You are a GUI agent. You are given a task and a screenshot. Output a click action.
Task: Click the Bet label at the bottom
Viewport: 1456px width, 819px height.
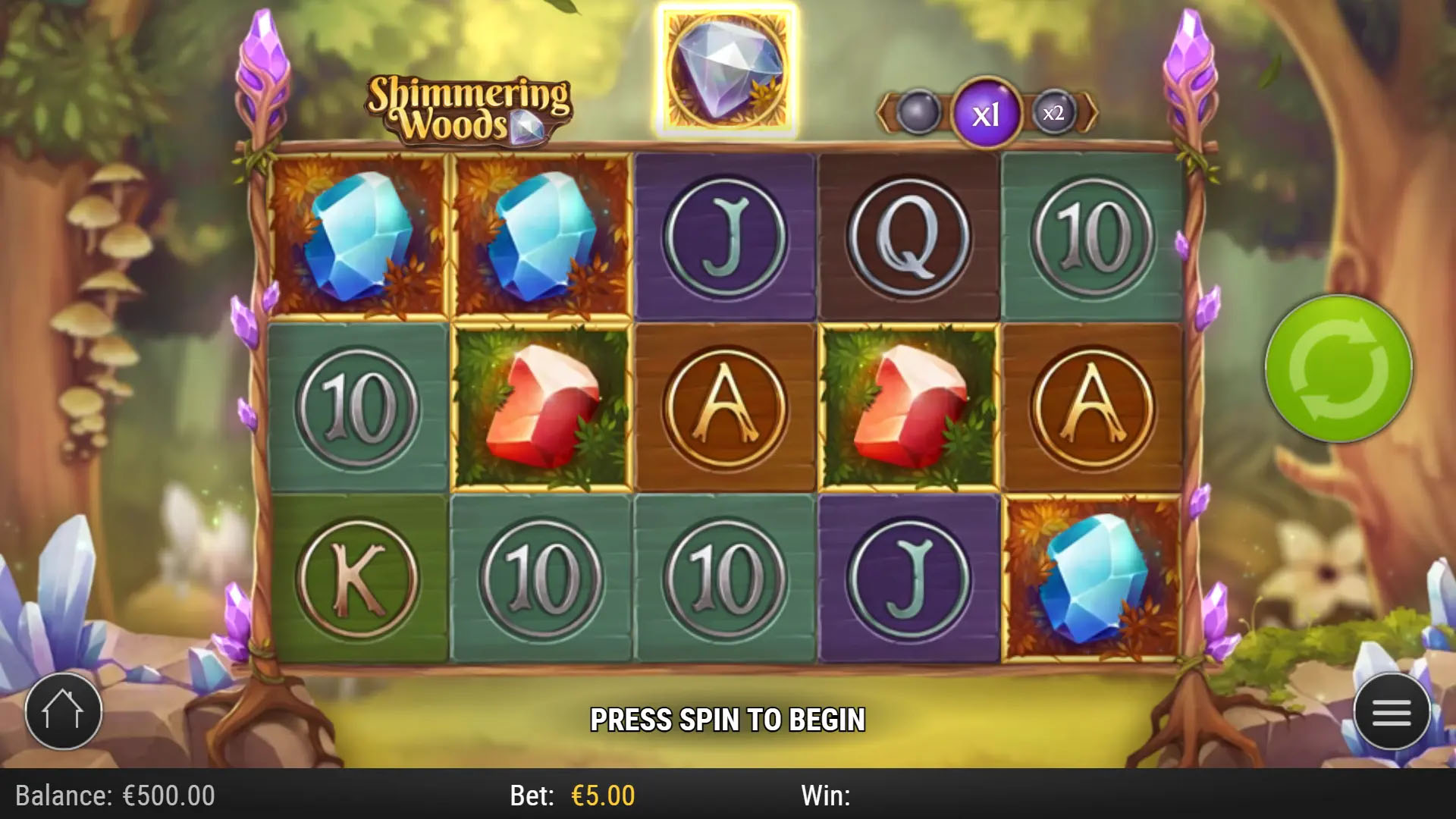531,796
